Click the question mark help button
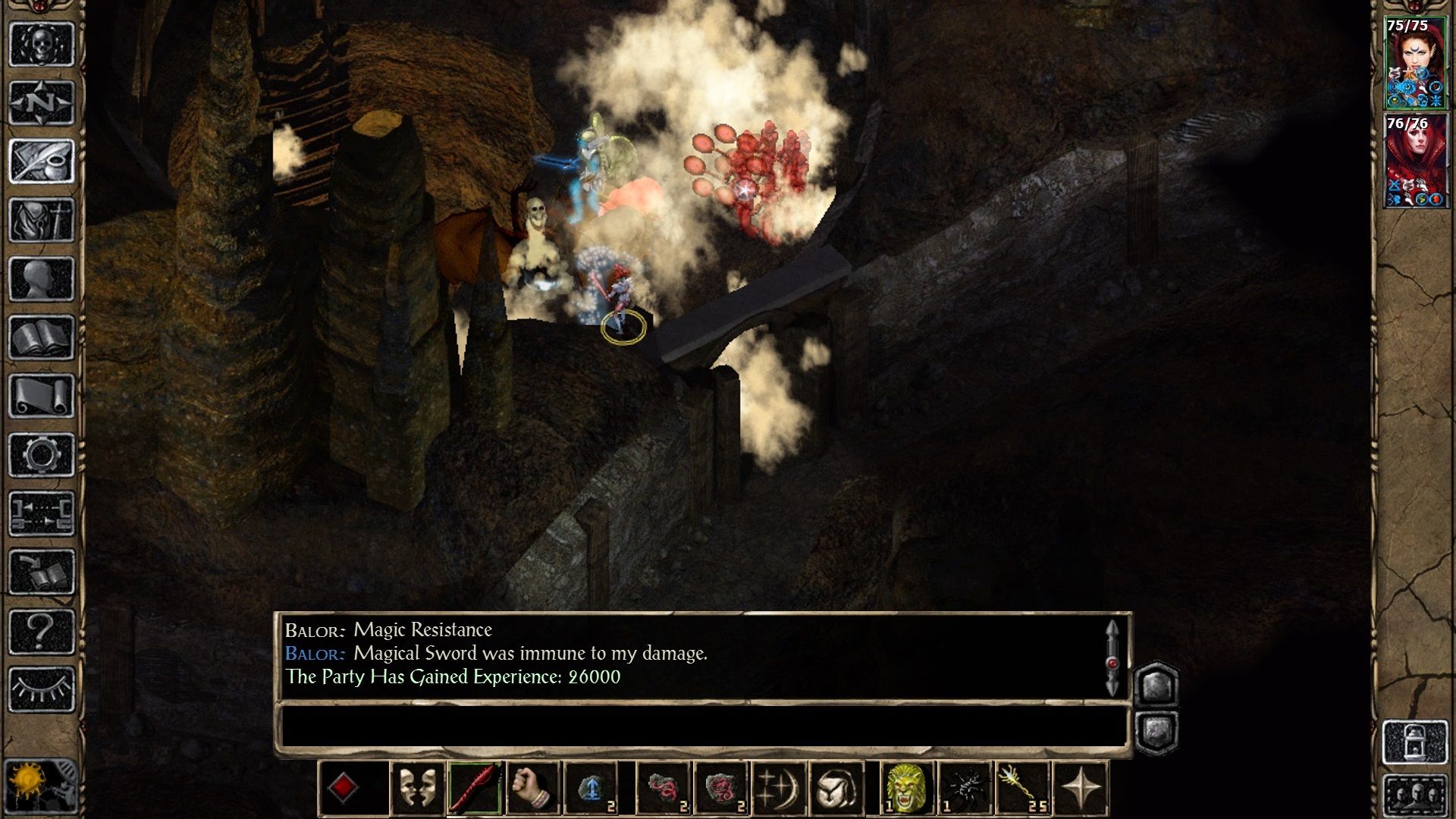The width and height of the screenshot is (1456, 819). tap(42, 631)
